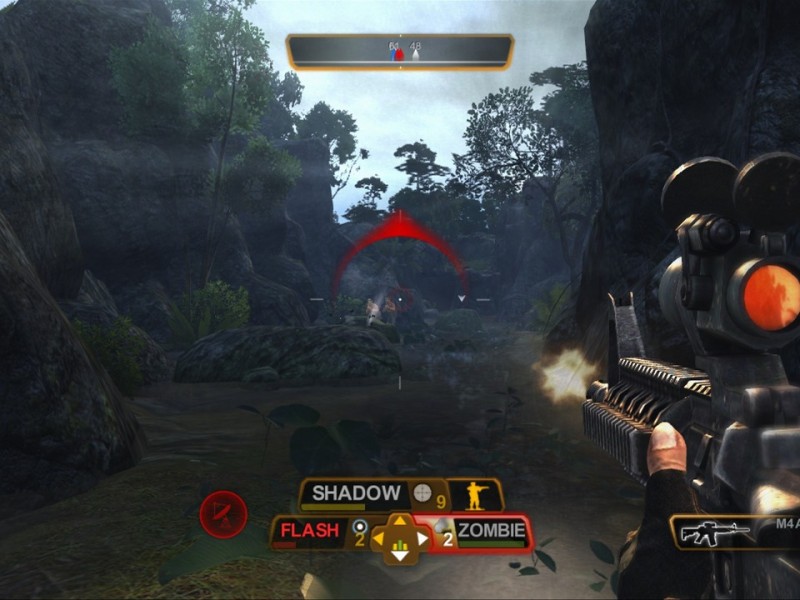Select squad member Flash
This screenshot has height=600, width=800.
(309, 531)
